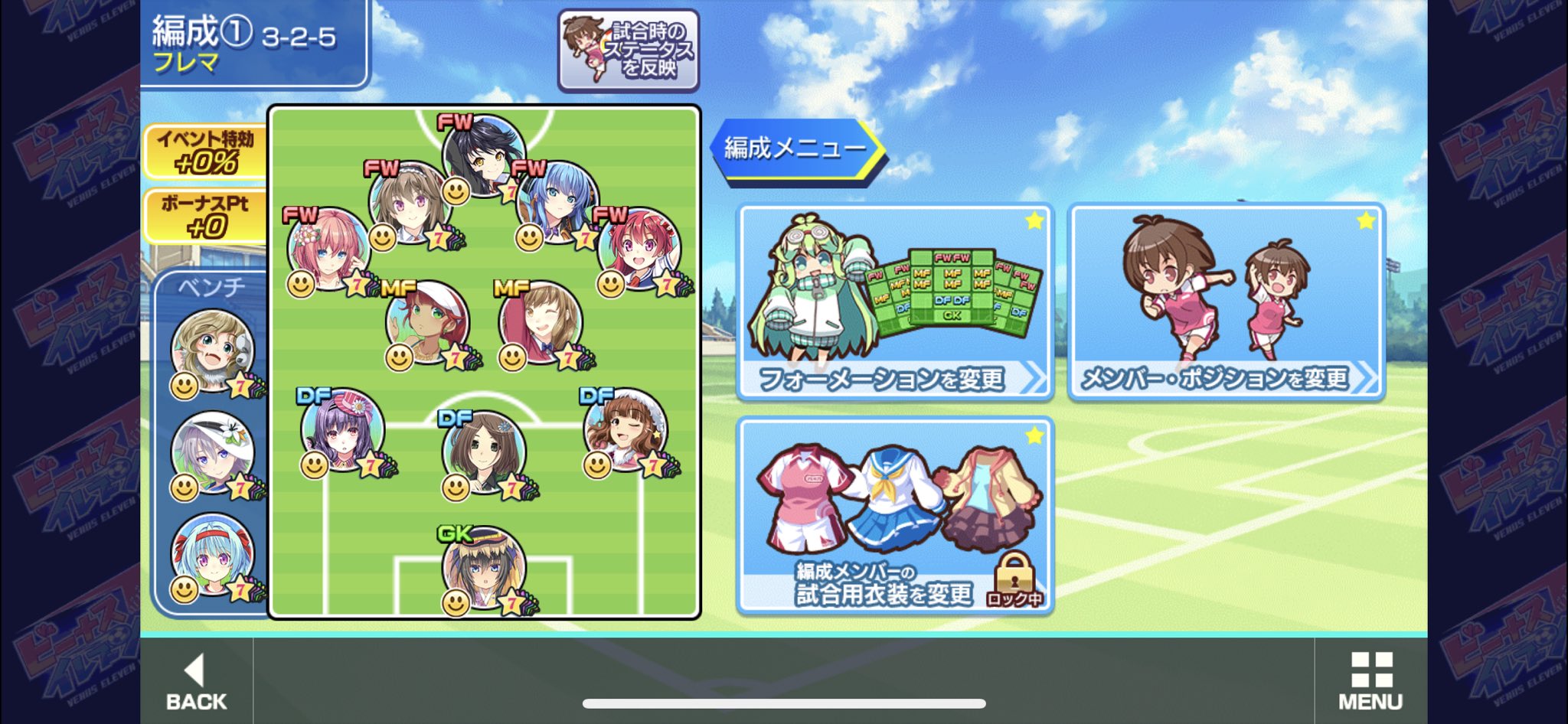
Task: Open メンバー・ポジションを変更 member position menu
Action: point(1226,302)
